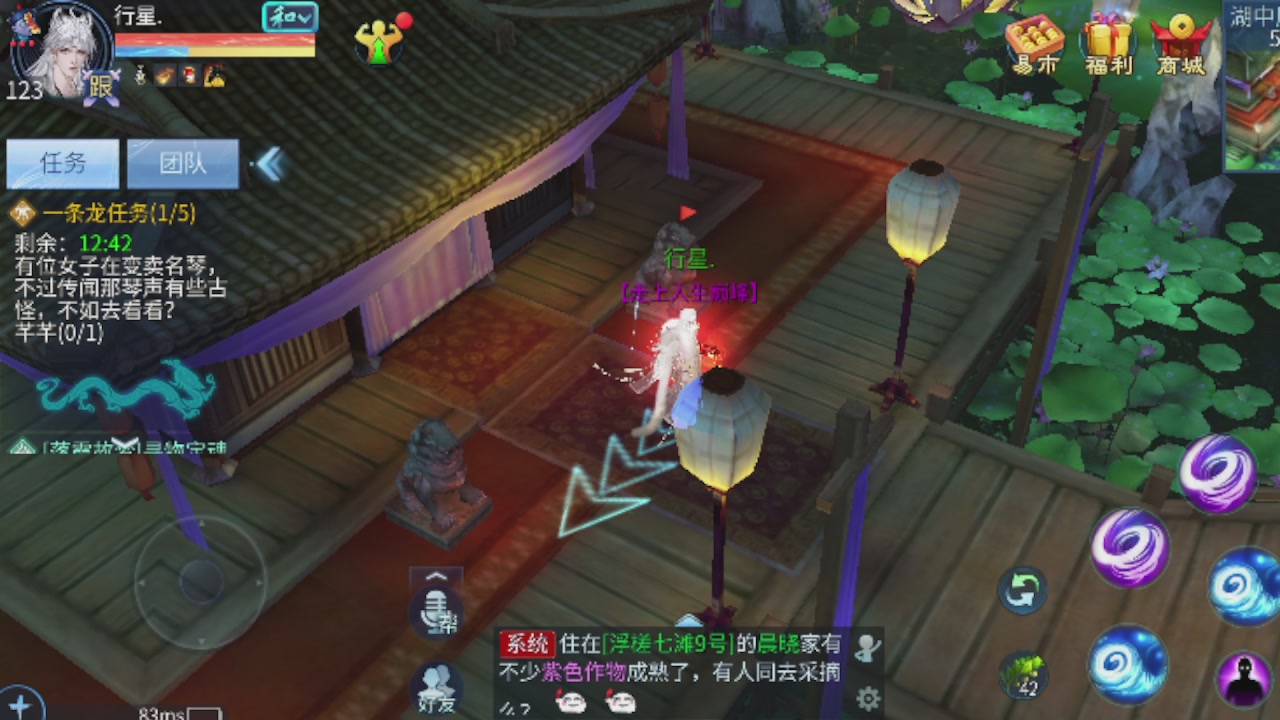Select the voice chat microphone icon

pos(436,613)
